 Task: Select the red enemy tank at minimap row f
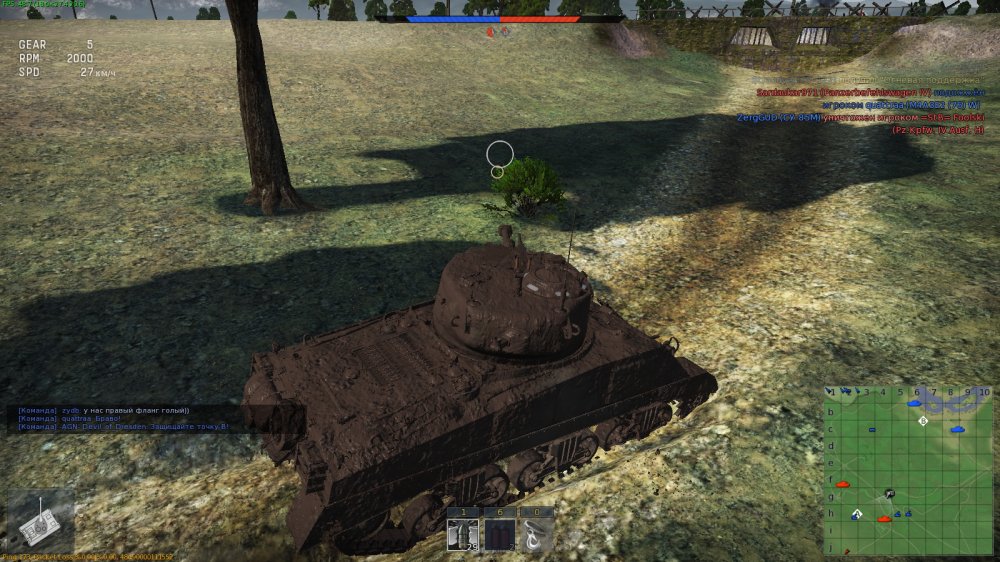coord(842,484)
